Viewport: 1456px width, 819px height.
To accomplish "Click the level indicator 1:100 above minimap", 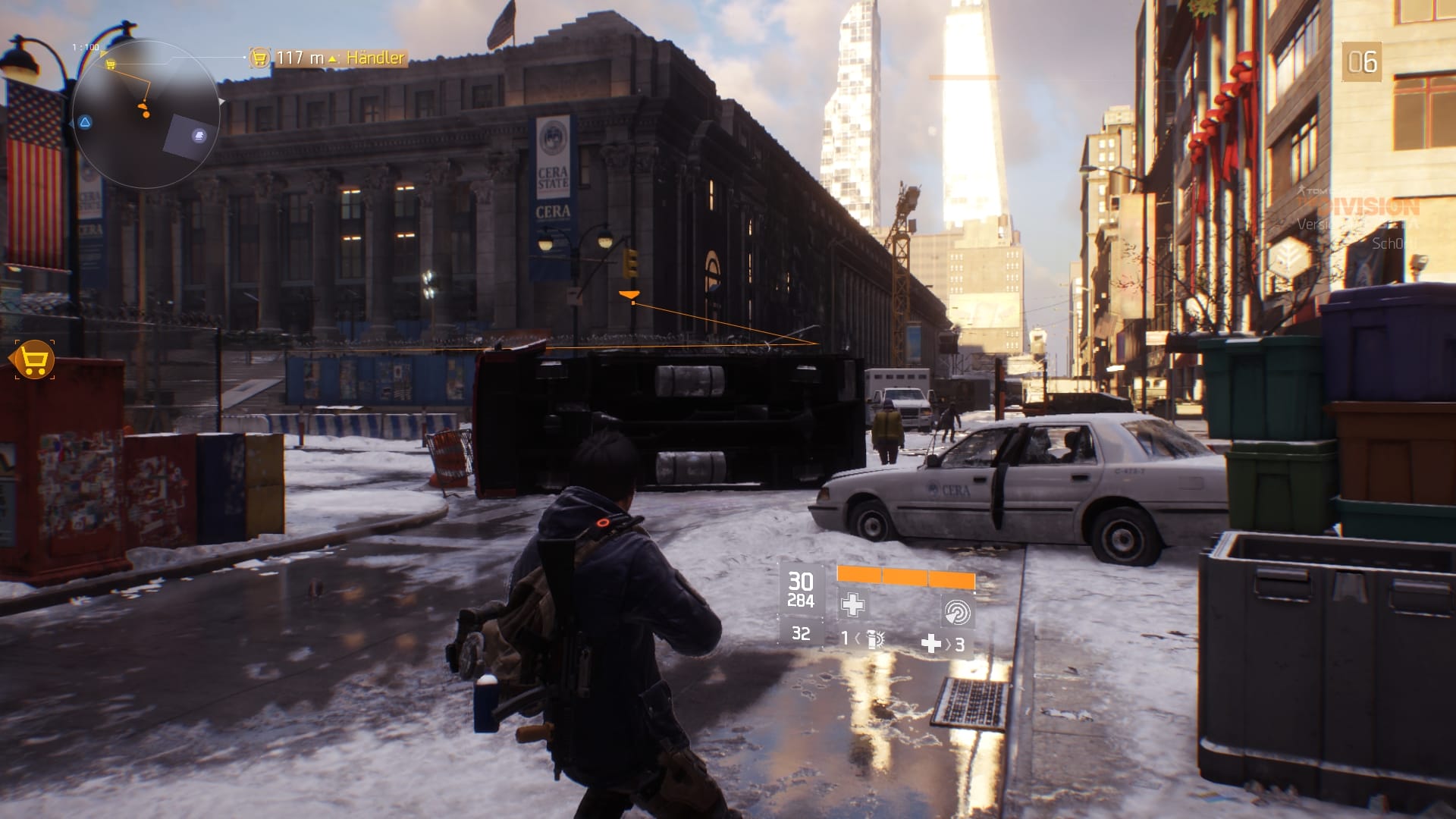I will point(85,46).
